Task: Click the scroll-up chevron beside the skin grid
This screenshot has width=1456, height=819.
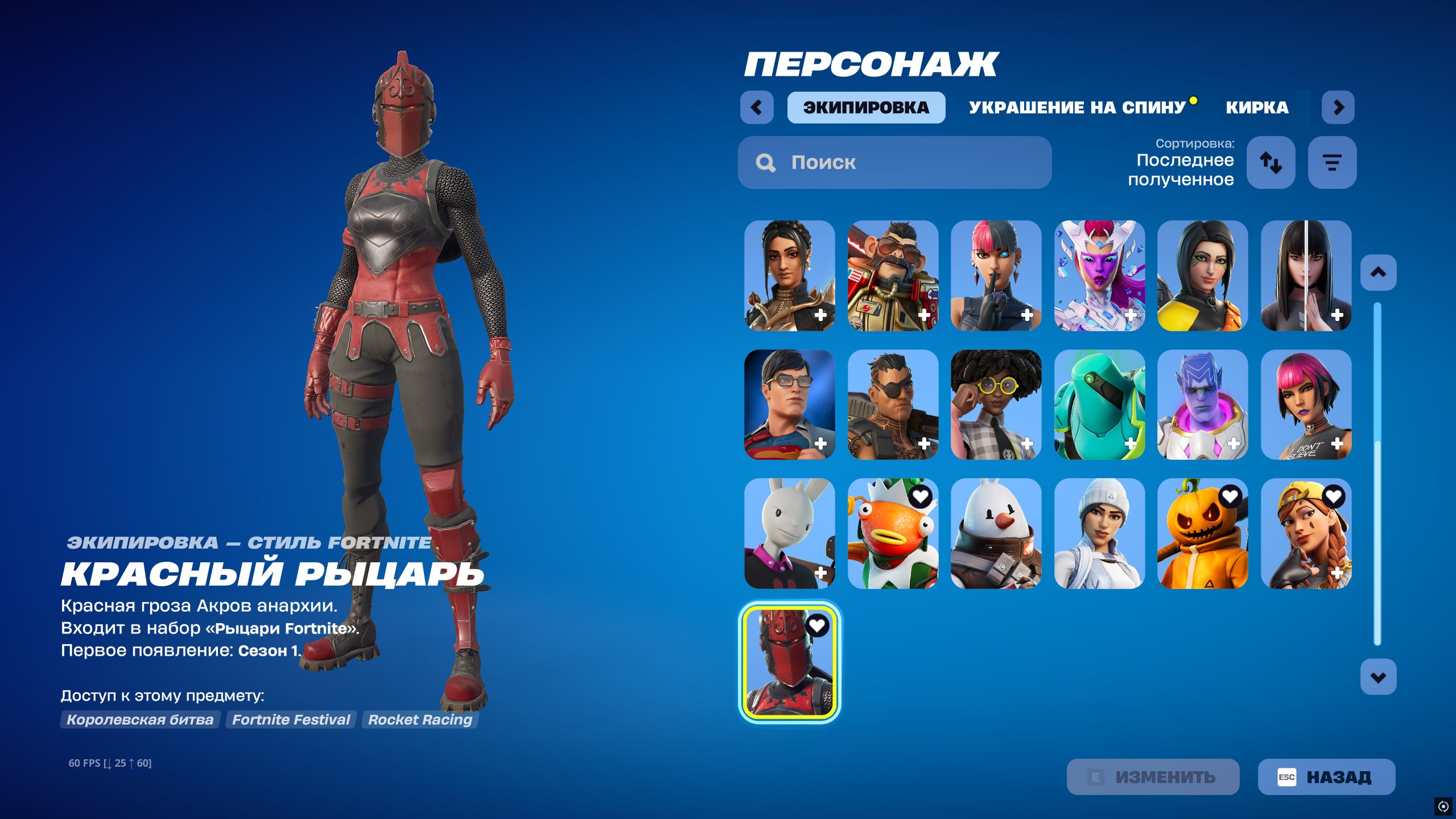Action: (x=1378, y=272)
